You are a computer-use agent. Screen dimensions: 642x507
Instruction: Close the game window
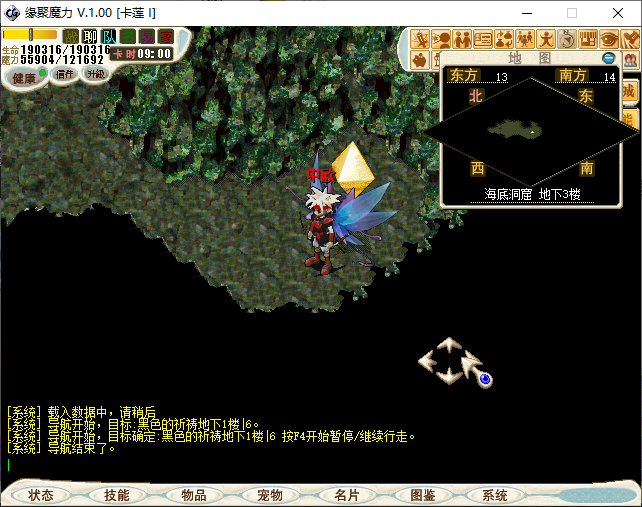(618, 13)
